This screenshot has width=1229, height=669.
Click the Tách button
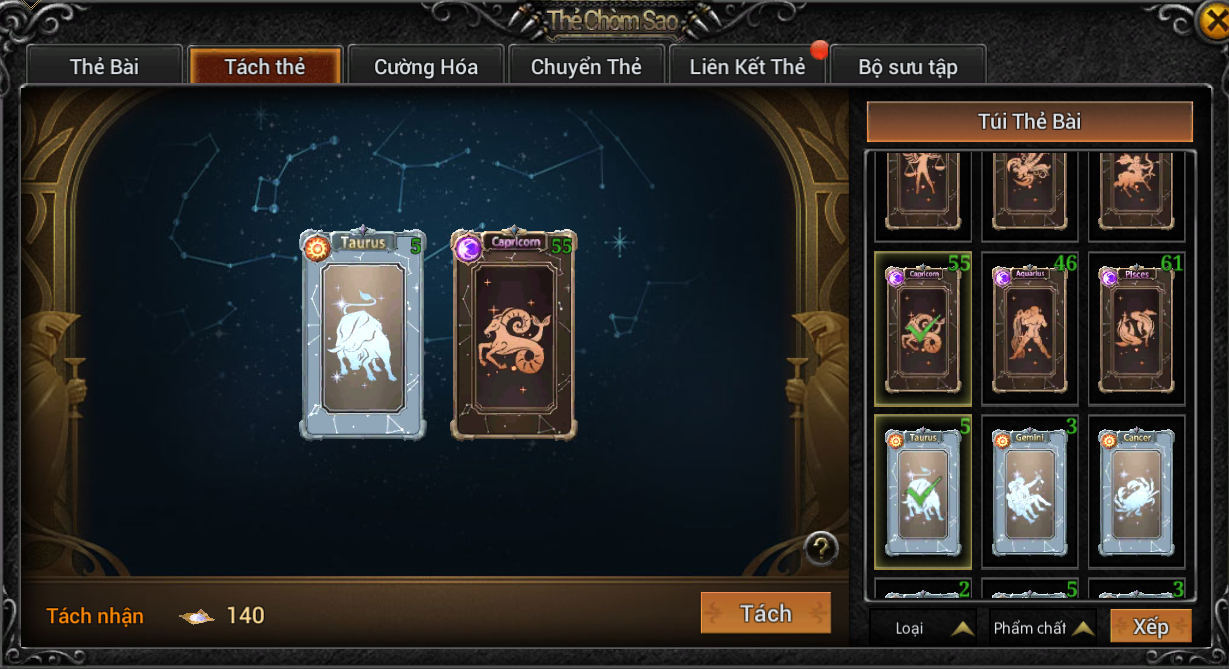[766, 613]
